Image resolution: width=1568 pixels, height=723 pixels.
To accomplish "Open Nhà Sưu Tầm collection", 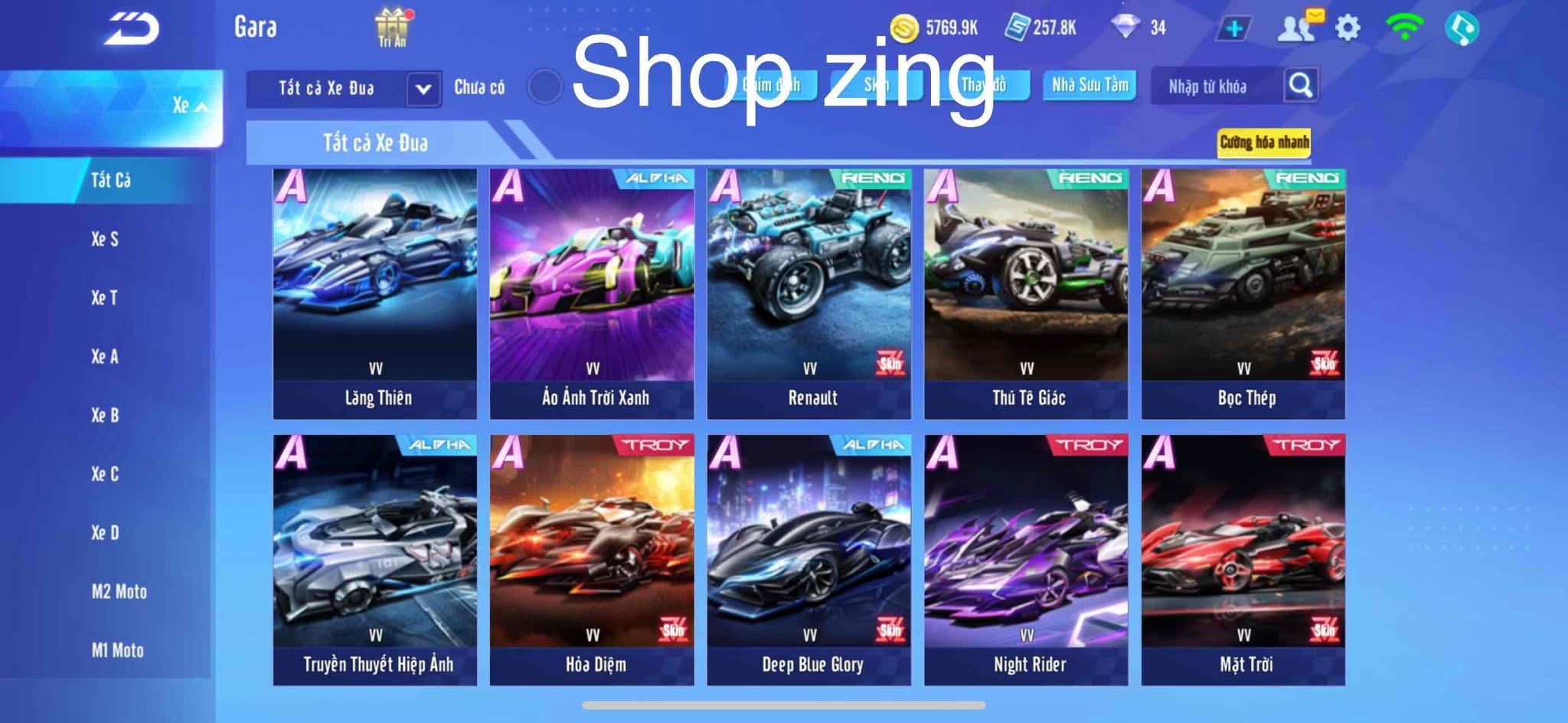I will [x=1091, y=86].
